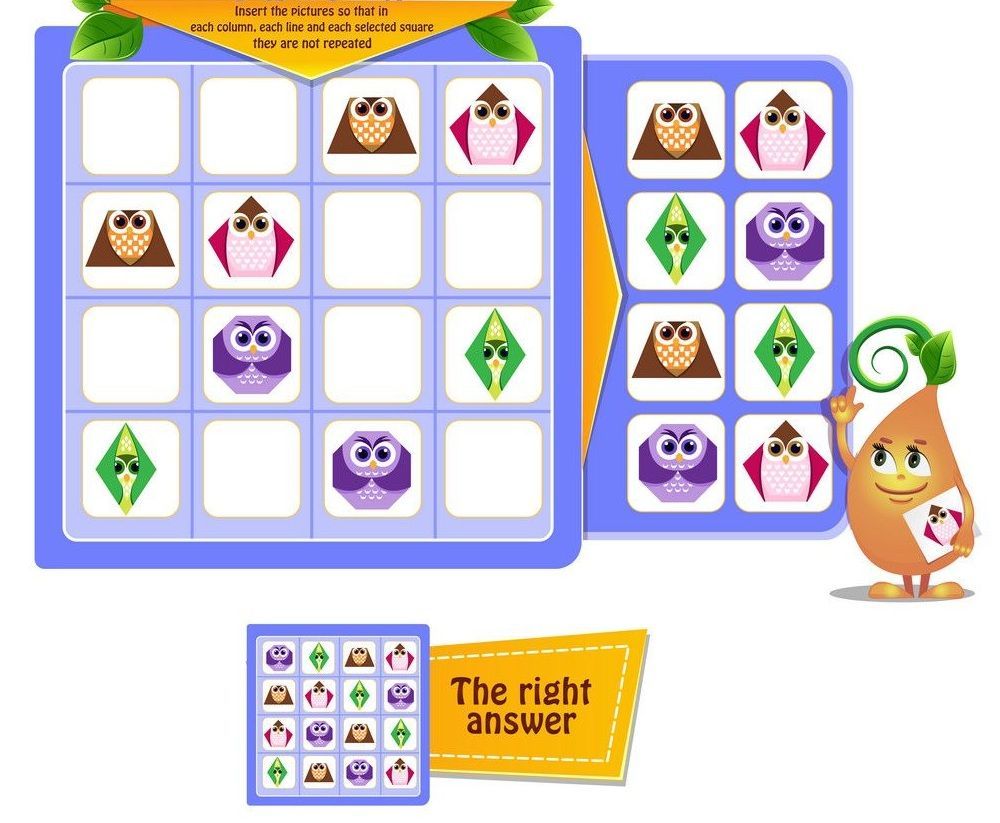The width and height of the screenshot is (1000, 823).
Task: Select the brown owl in the puzzle grid's top row
Action: coord(371,127)
